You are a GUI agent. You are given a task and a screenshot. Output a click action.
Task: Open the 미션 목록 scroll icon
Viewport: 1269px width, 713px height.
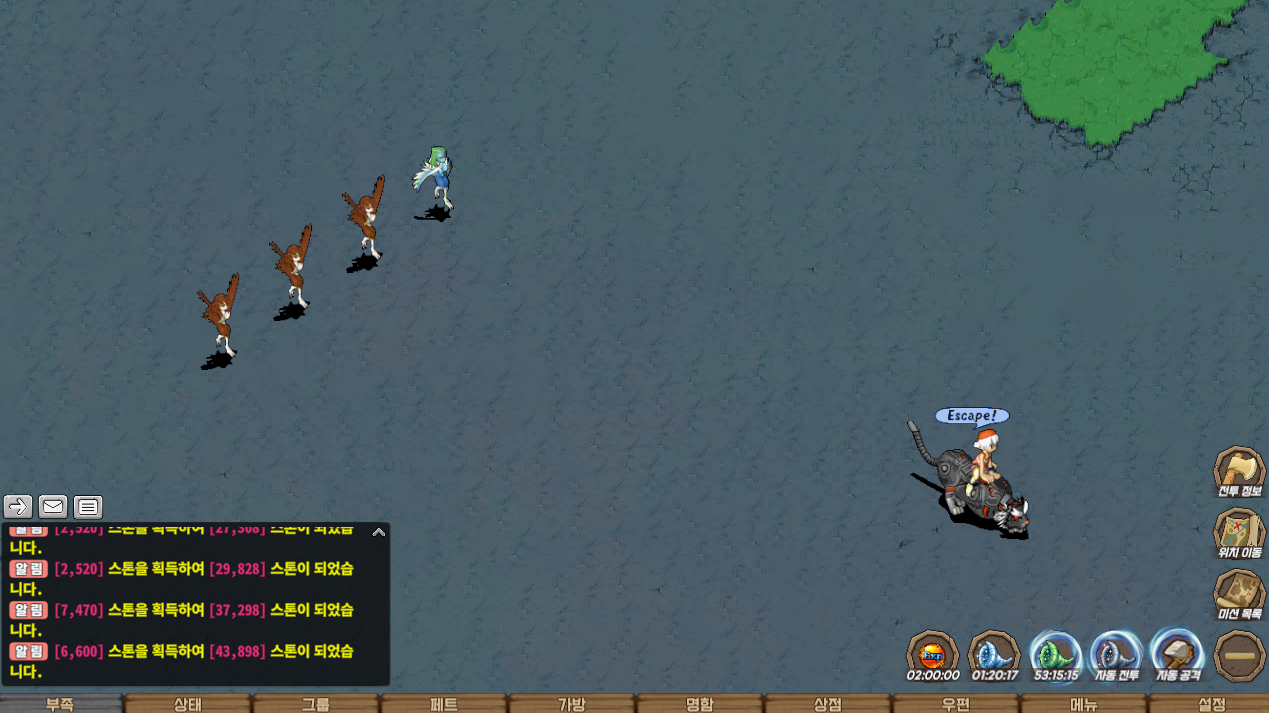1239,595
